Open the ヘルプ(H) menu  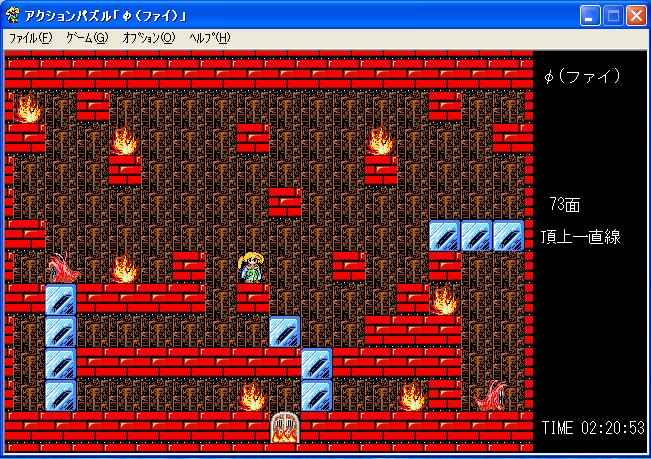[209, 38]
